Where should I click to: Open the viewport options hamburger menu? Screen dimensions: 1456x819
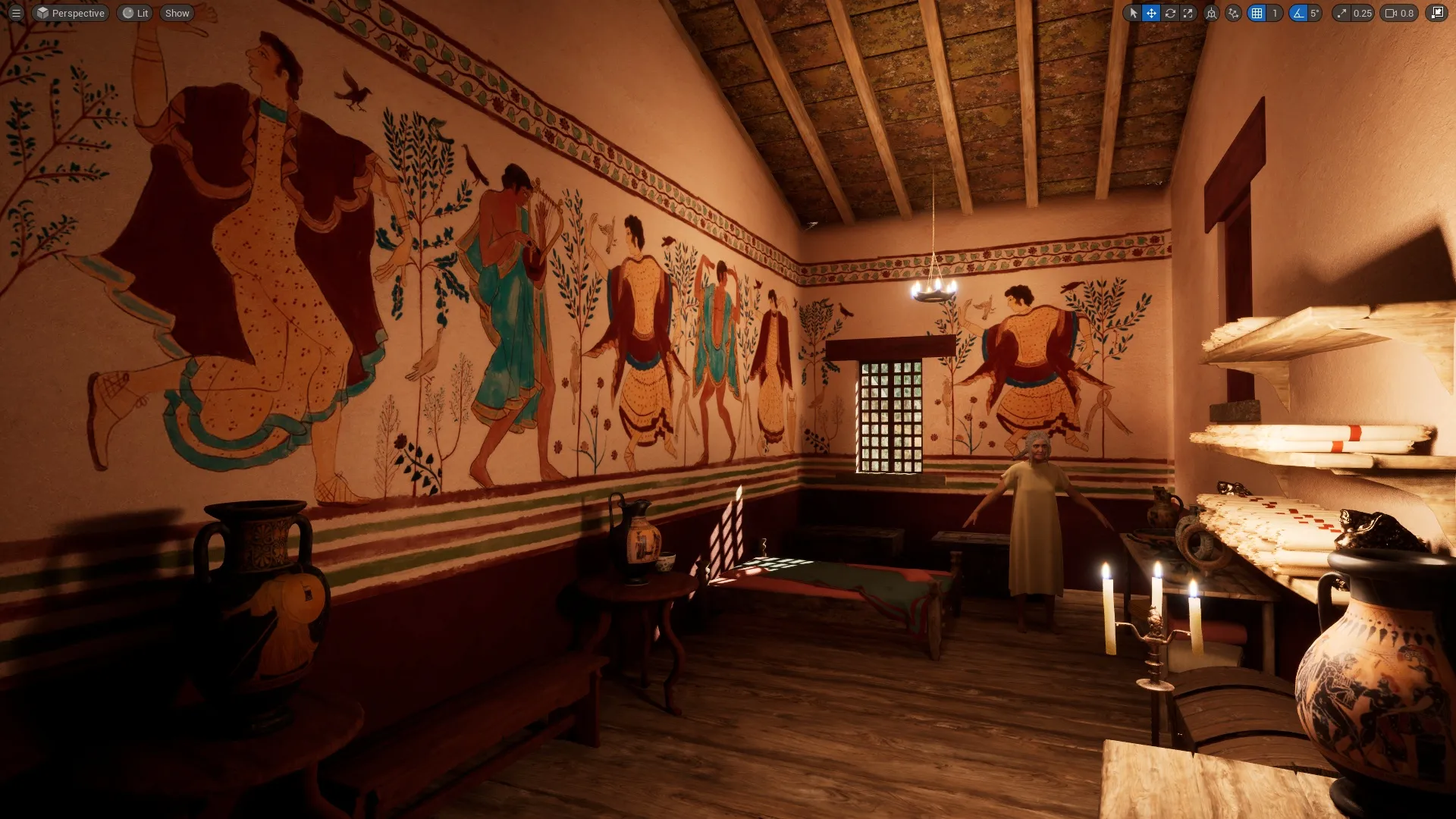tap(16, 13)
